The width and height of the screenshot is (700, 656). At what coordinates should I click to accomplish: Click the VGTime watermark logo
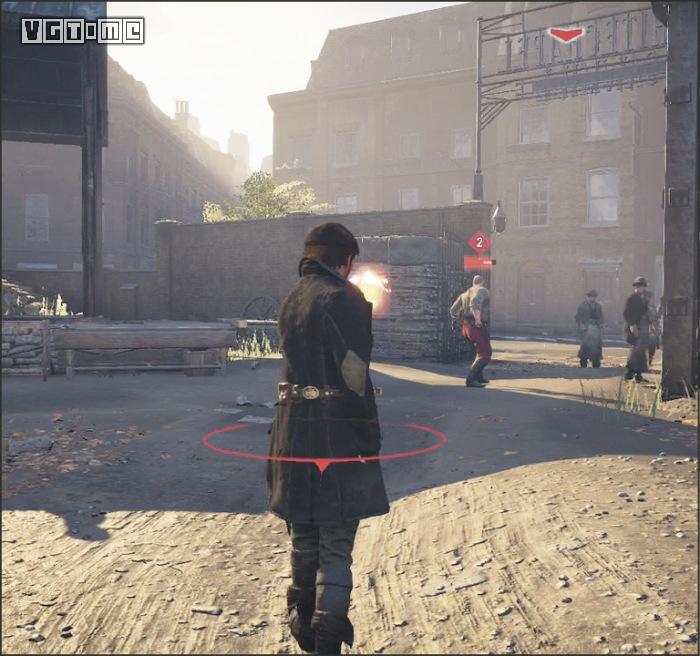point(82,30)
